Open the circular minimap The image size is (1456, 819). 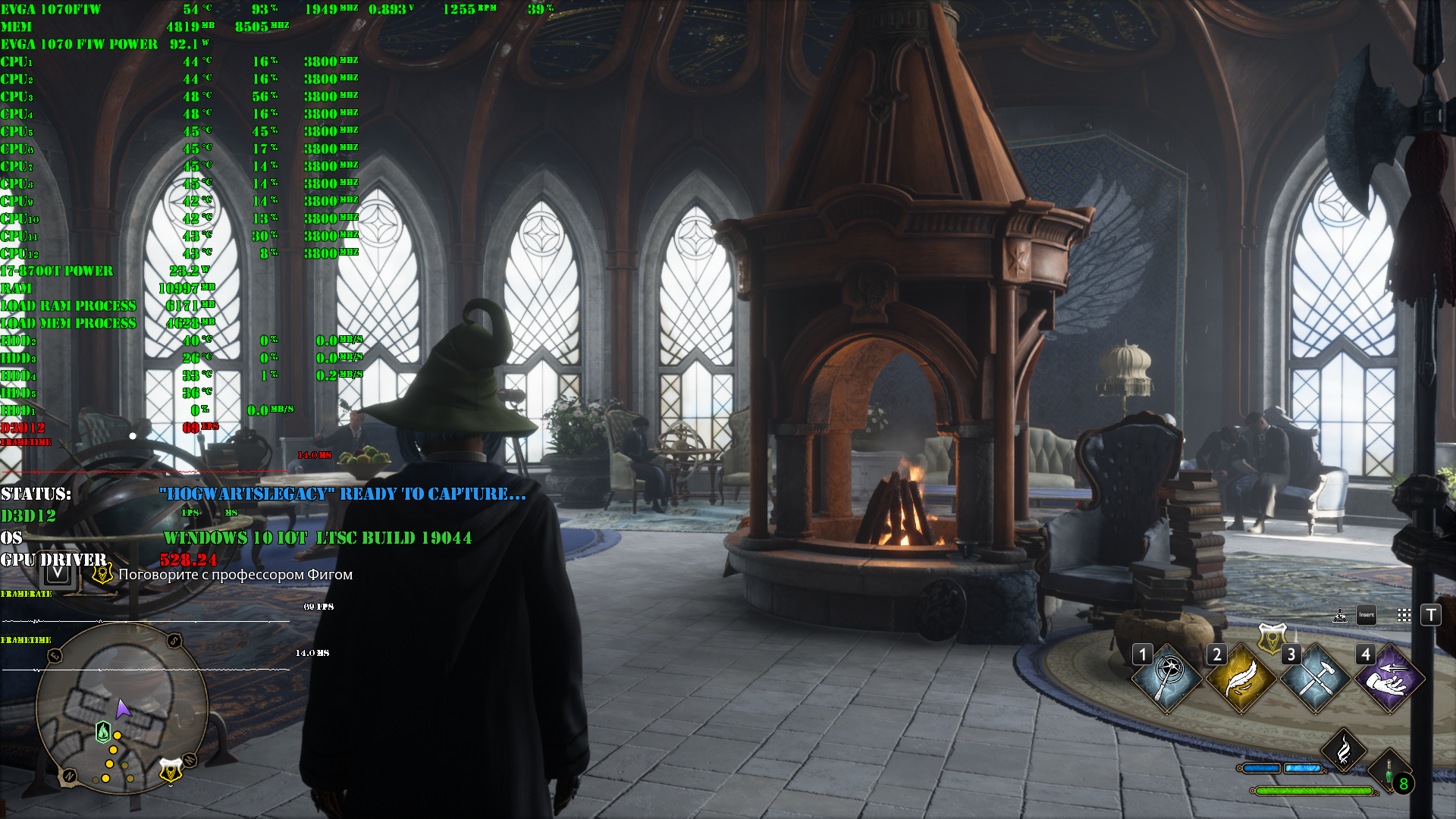point(121,708)
